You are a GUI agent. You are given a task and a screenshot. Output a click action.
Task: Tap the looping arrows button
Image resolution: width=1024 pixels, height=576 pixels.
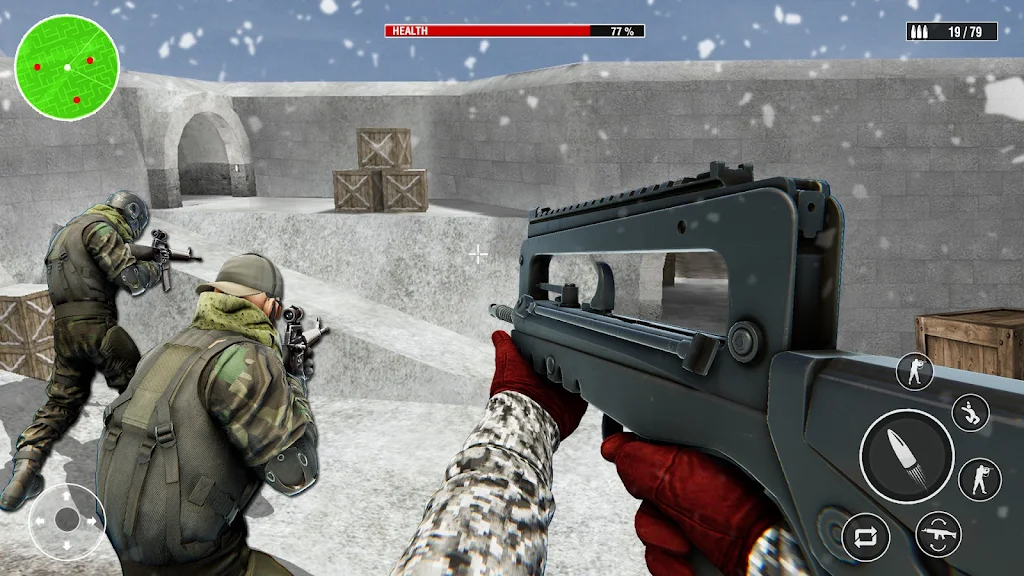coord(866,535)
